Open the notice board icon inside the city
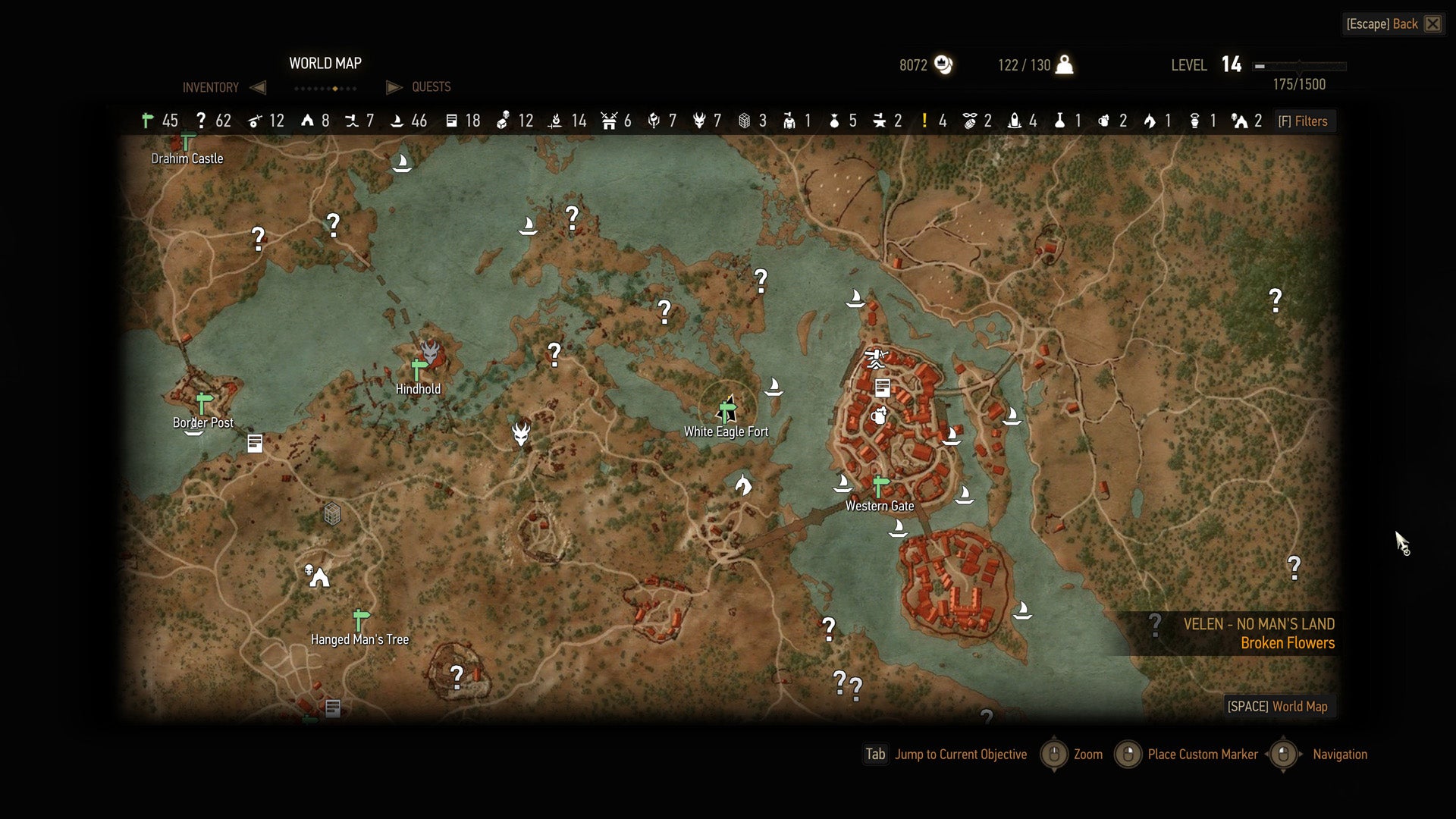1456x819 pixels. (x=882, y=388)
